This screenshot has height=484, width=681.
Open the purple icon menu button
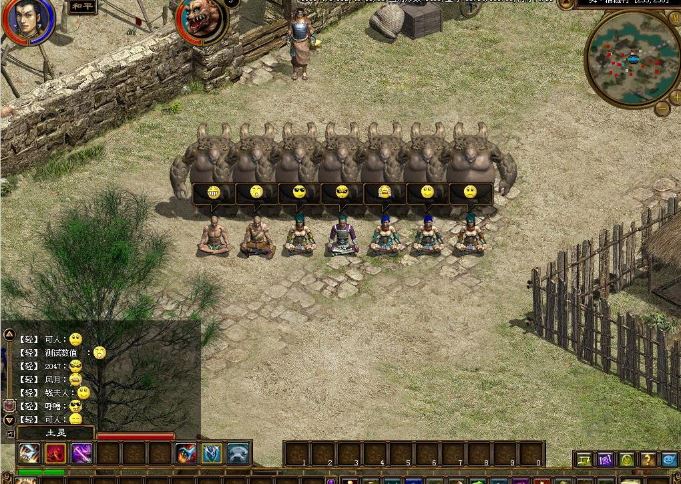pyautogui.click(x=605, y=460)
